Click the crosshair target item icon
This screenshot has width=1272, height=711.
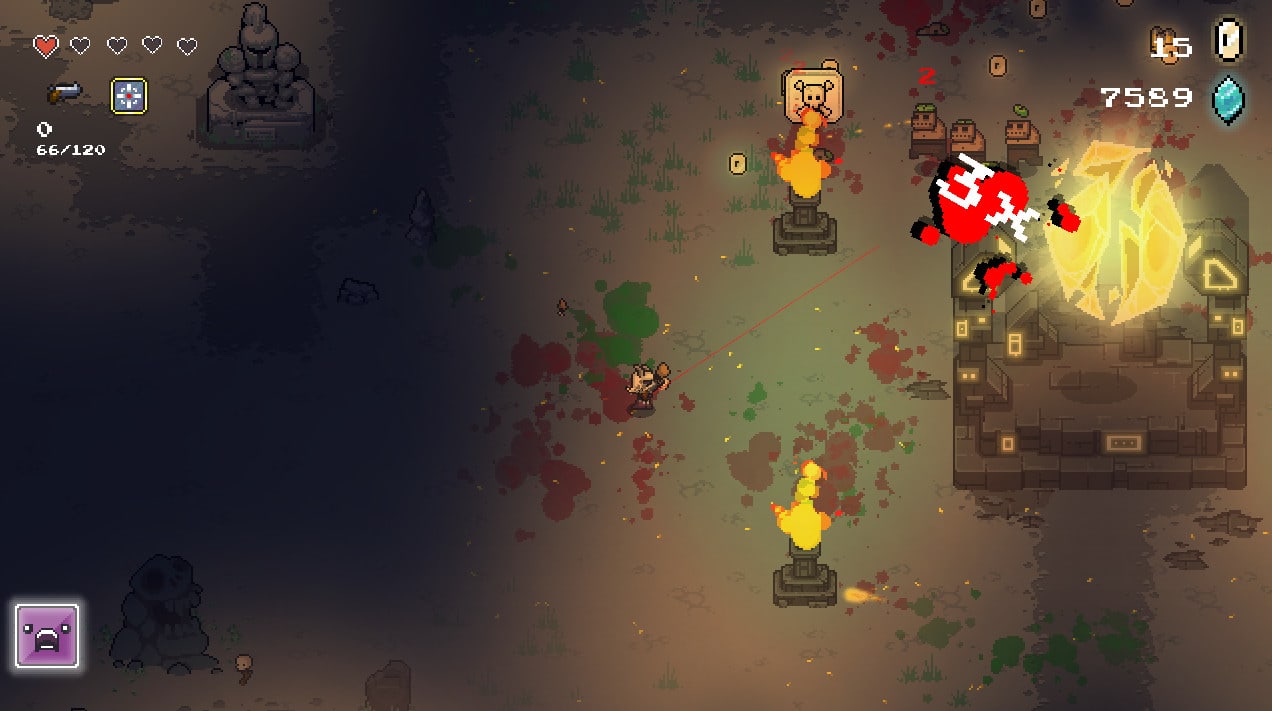pos(129,96)
